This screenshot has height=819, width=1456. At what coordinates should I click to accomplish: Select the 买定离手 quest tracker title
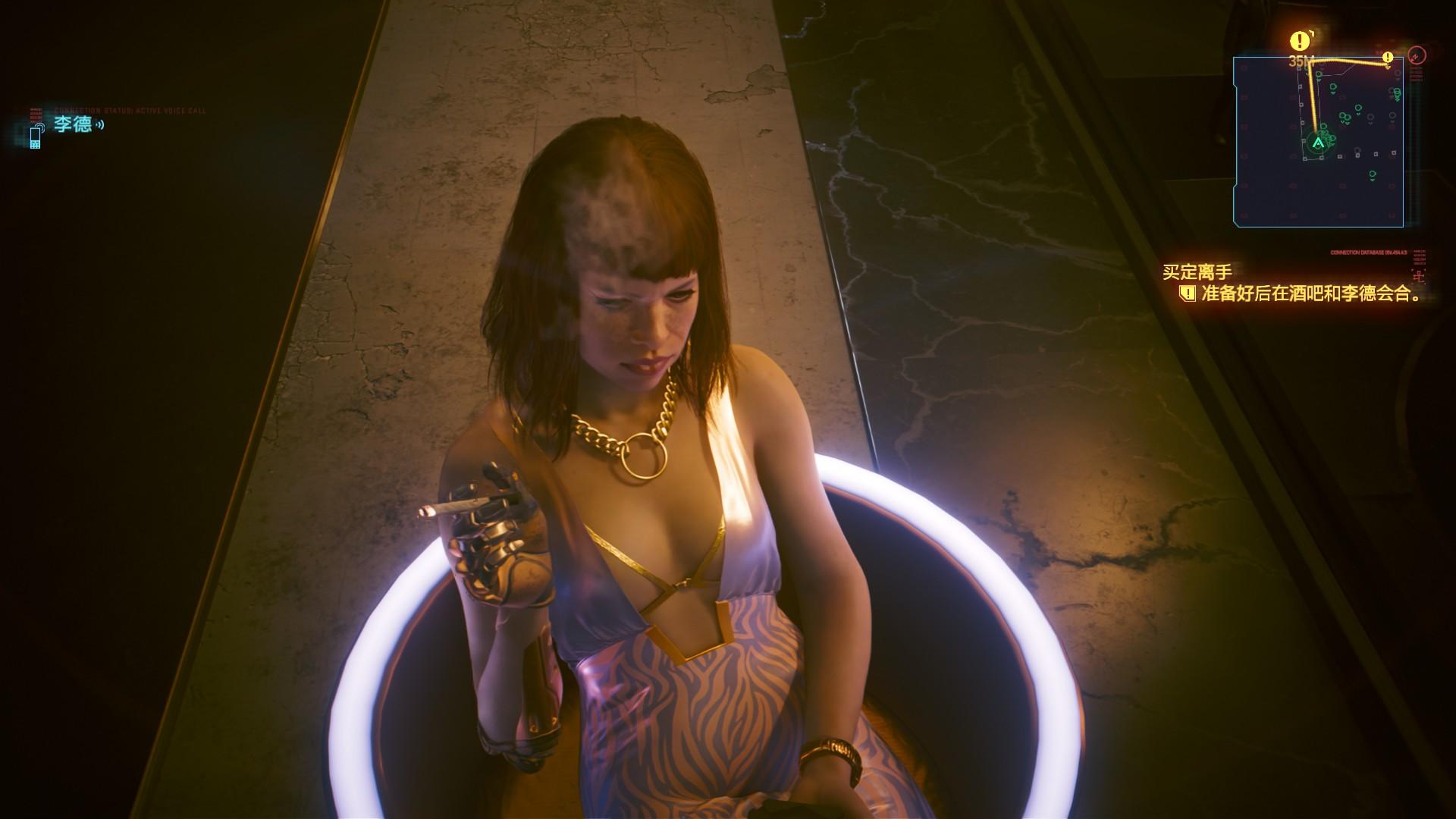tap(1197, 272)
